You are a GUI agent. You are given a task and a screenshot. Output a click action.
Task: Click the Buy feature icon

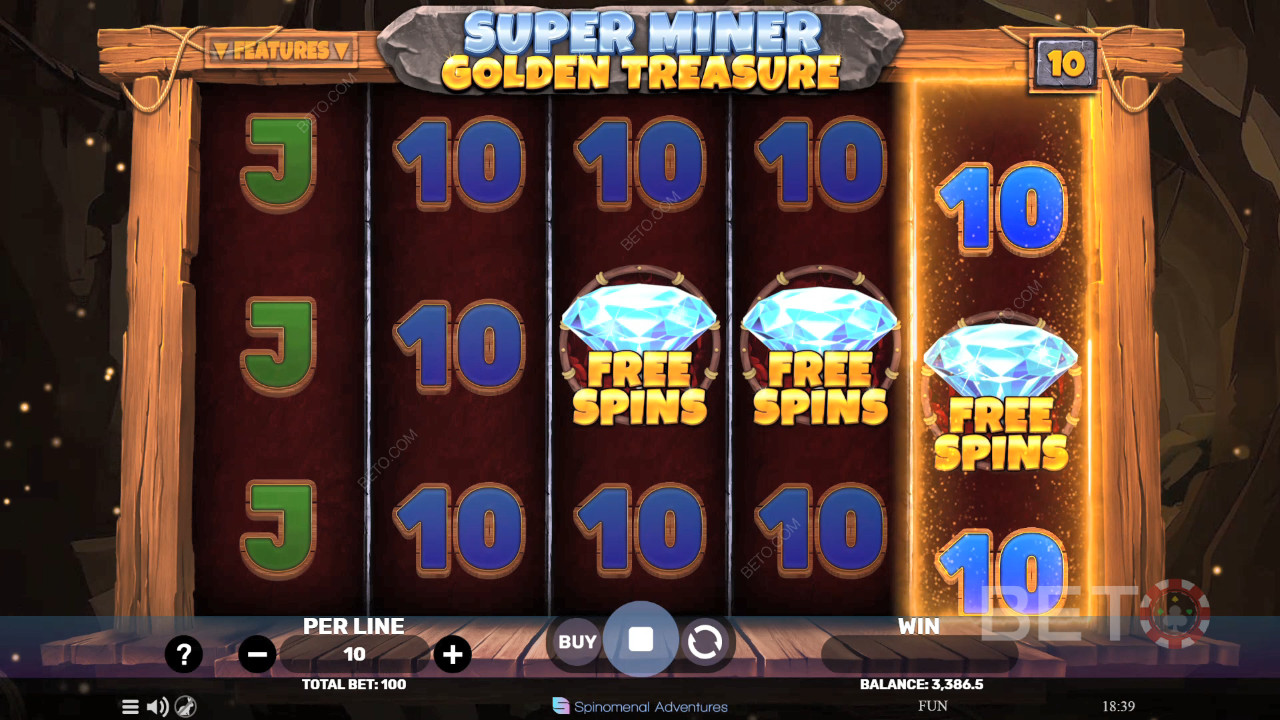[575, 642]
